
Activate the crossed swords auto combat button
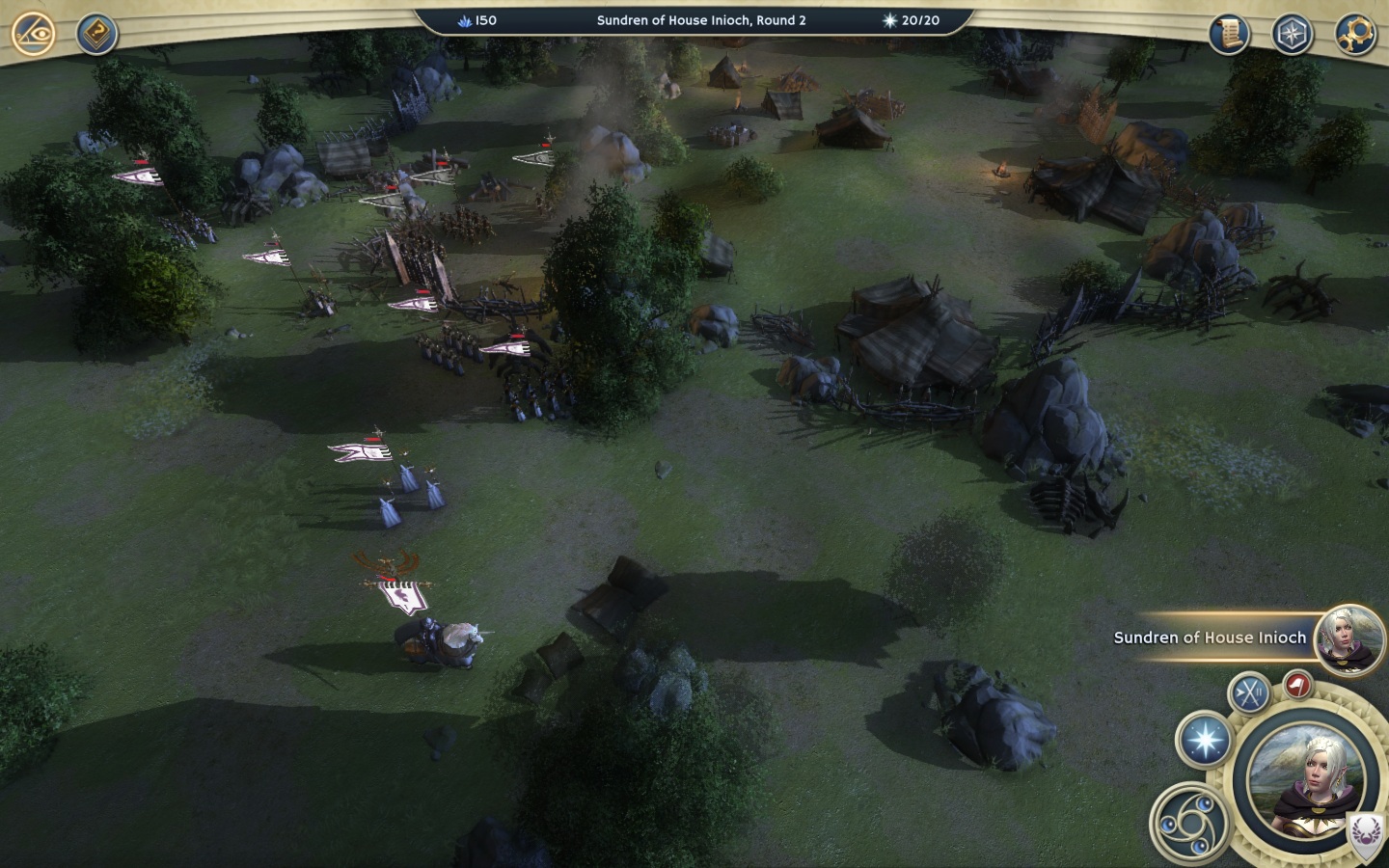(x=1249, y=692)
